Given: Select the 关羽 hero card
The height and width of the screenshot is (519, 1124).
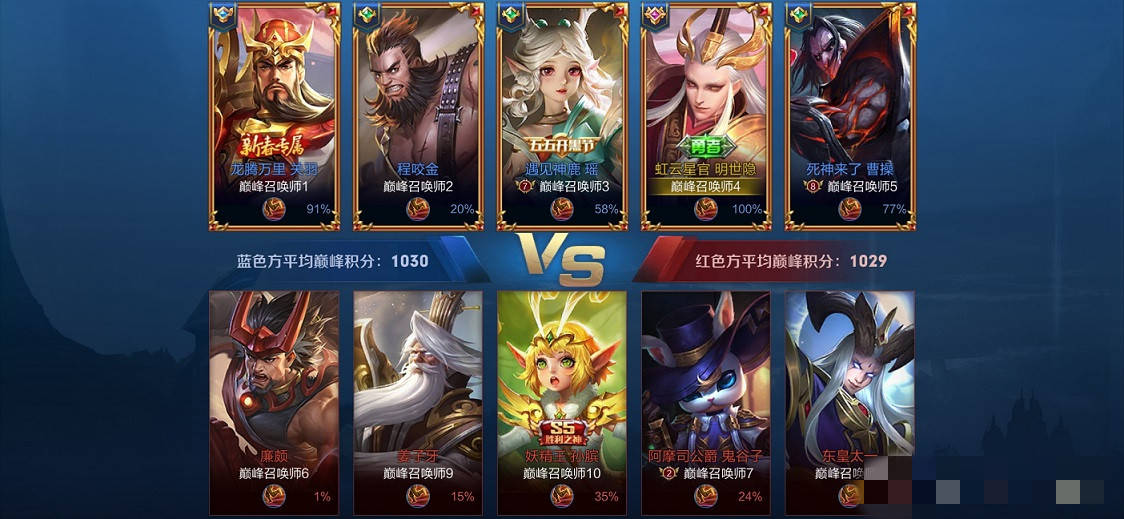Looking at the screenshot, I should pos(274,110).
